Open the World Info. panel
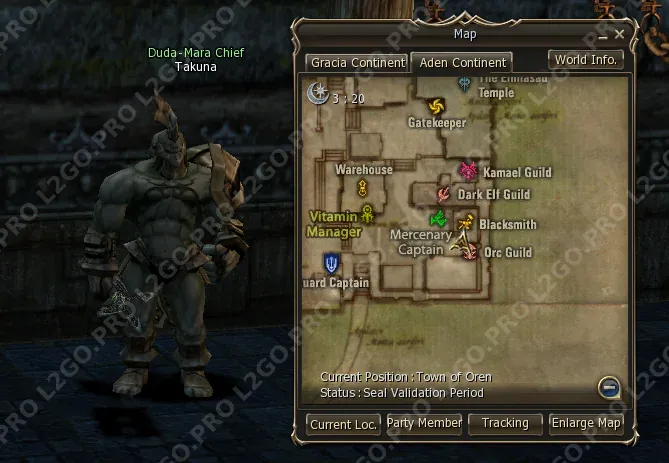Screen dimensions: 669x463 [586, 60]
